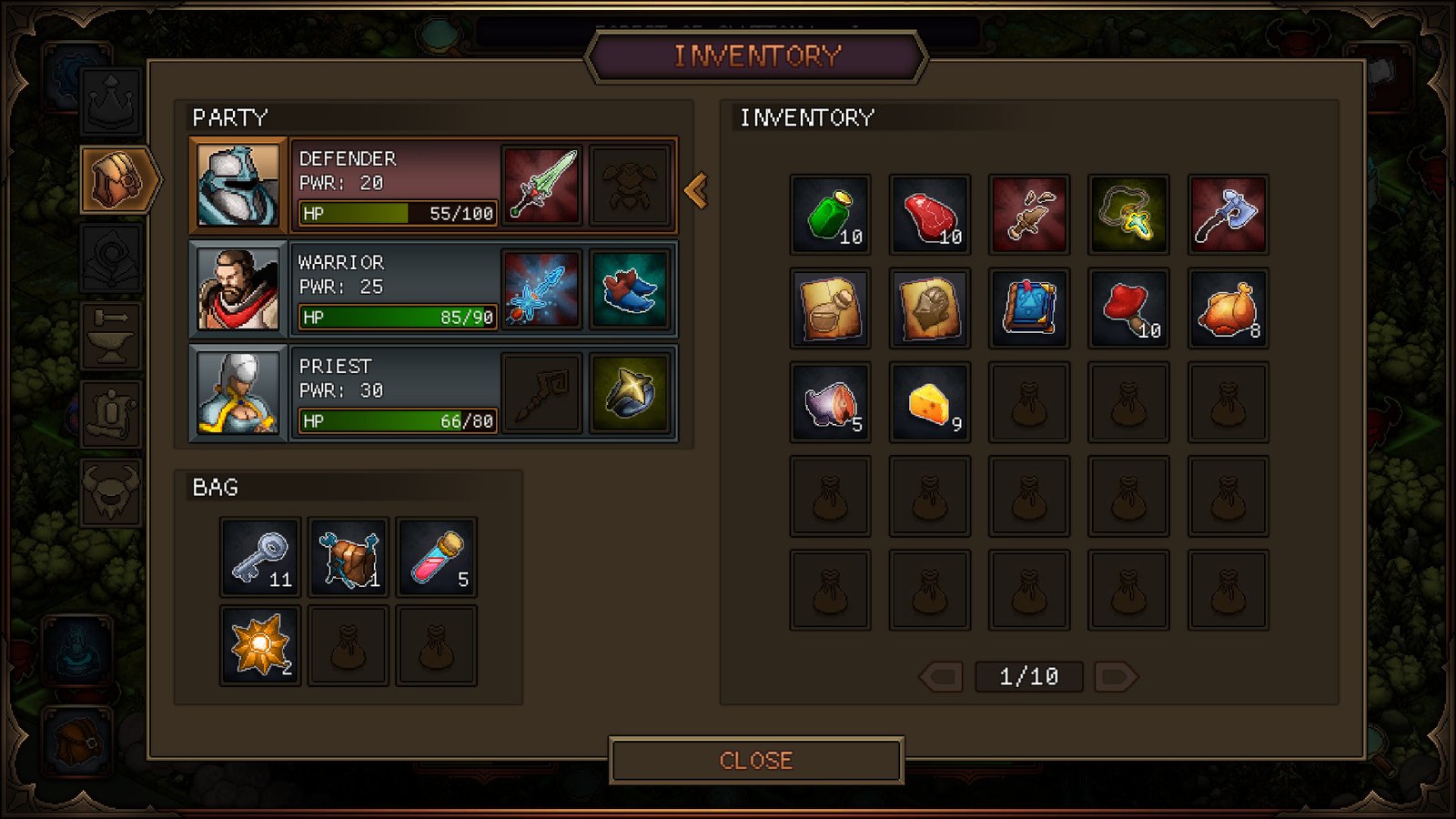The width and height of the screenshot is (1456, 819).
Task: Click the Defender's green sword weapon slot
Action: pyautogui.click(x=541, y=185)
